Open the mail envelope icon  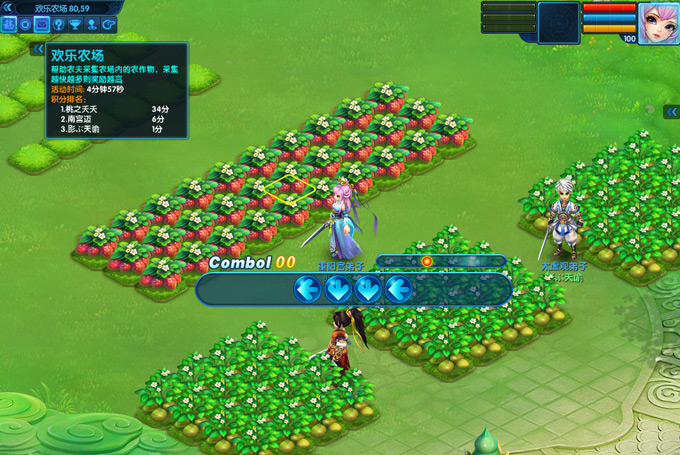[42, 23]
